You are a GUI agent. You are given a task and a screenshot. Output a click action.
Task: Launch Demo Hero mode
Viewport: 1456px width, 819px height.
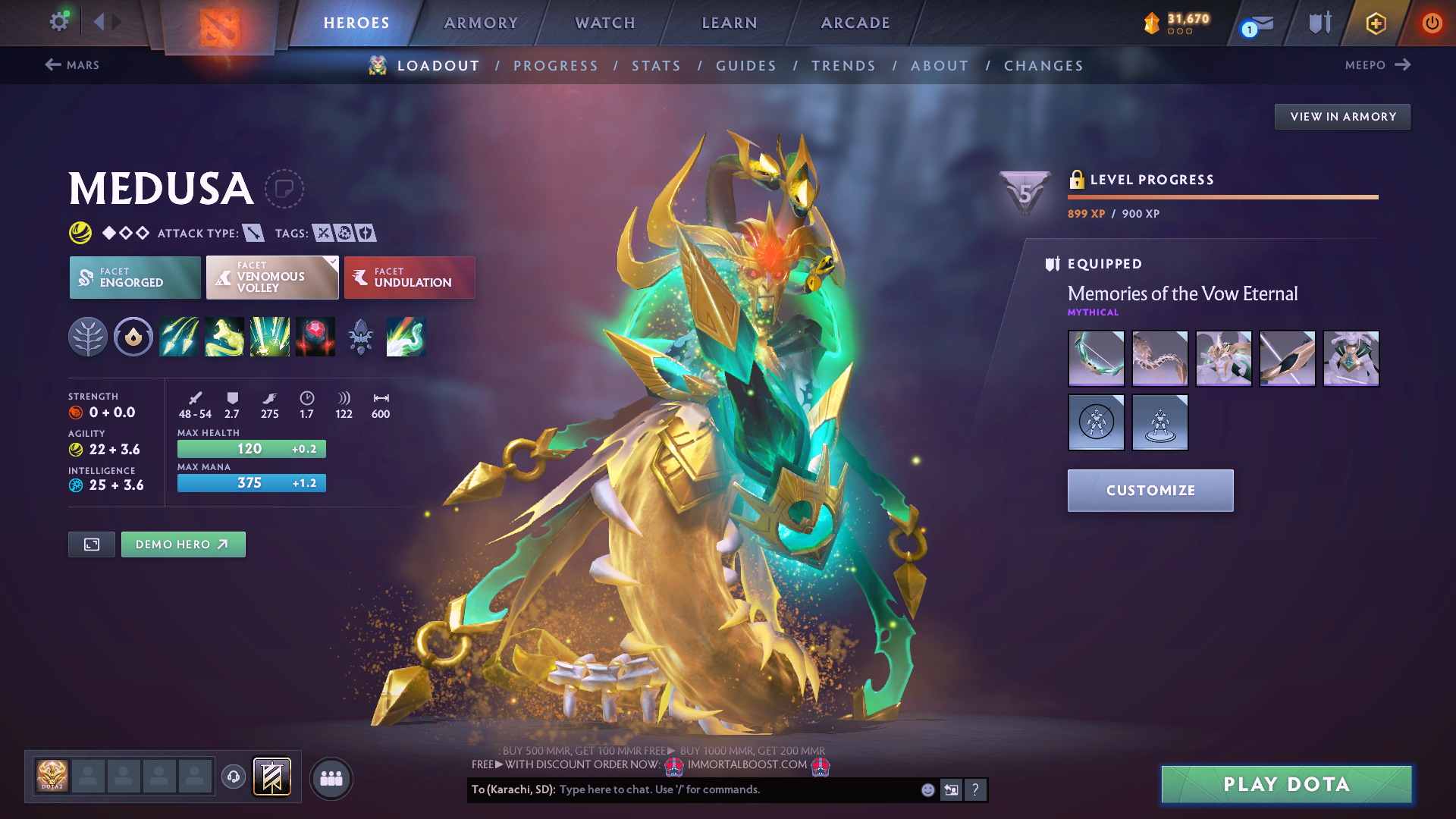(x=183, y=544)
